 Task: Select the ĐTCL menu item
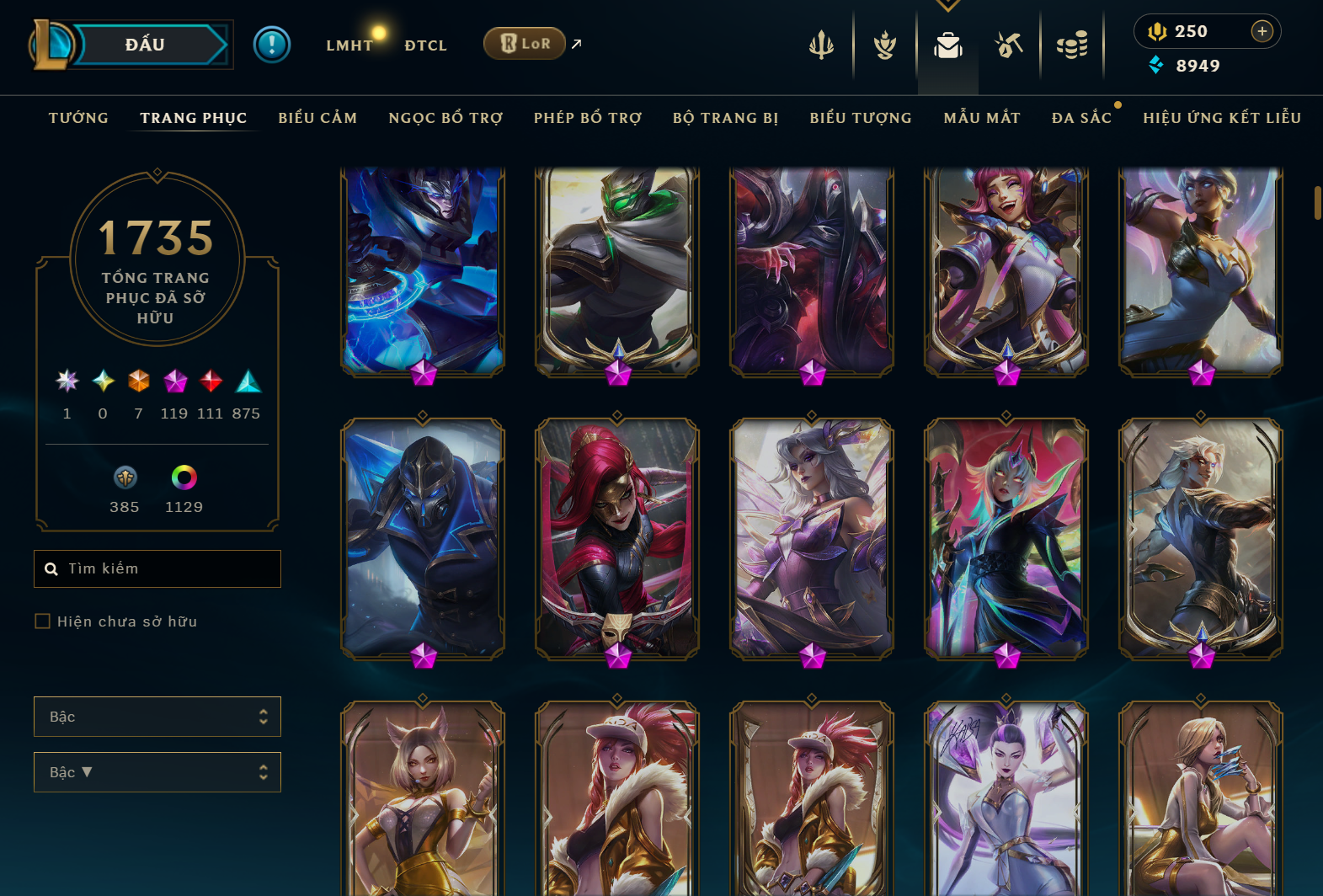425,45
